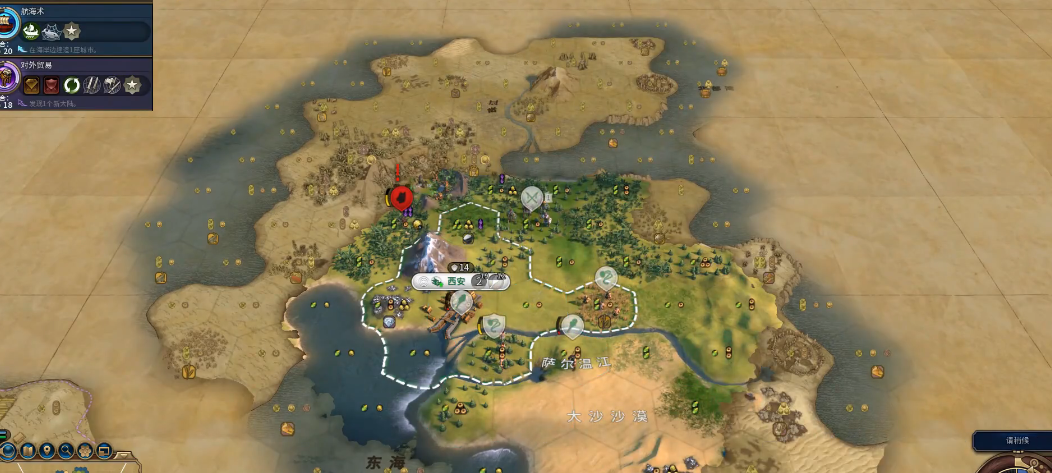Image resolution: width=1052 pixels, height=473 pixels.
Task: Click the red policy card icon
Action: 51,86
